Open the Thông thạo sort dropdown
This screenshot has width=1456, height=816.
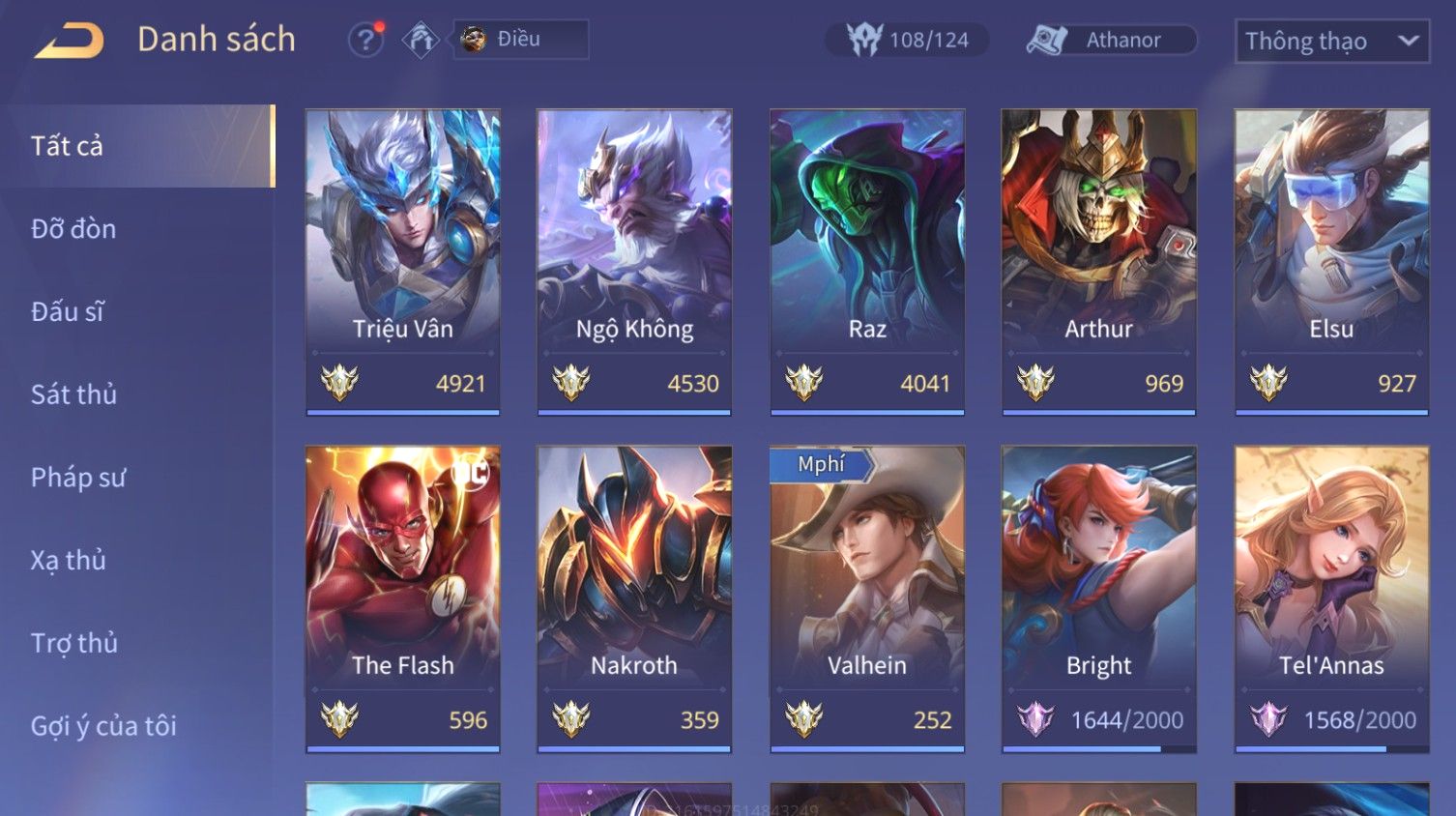click(x=1331, y=41)
